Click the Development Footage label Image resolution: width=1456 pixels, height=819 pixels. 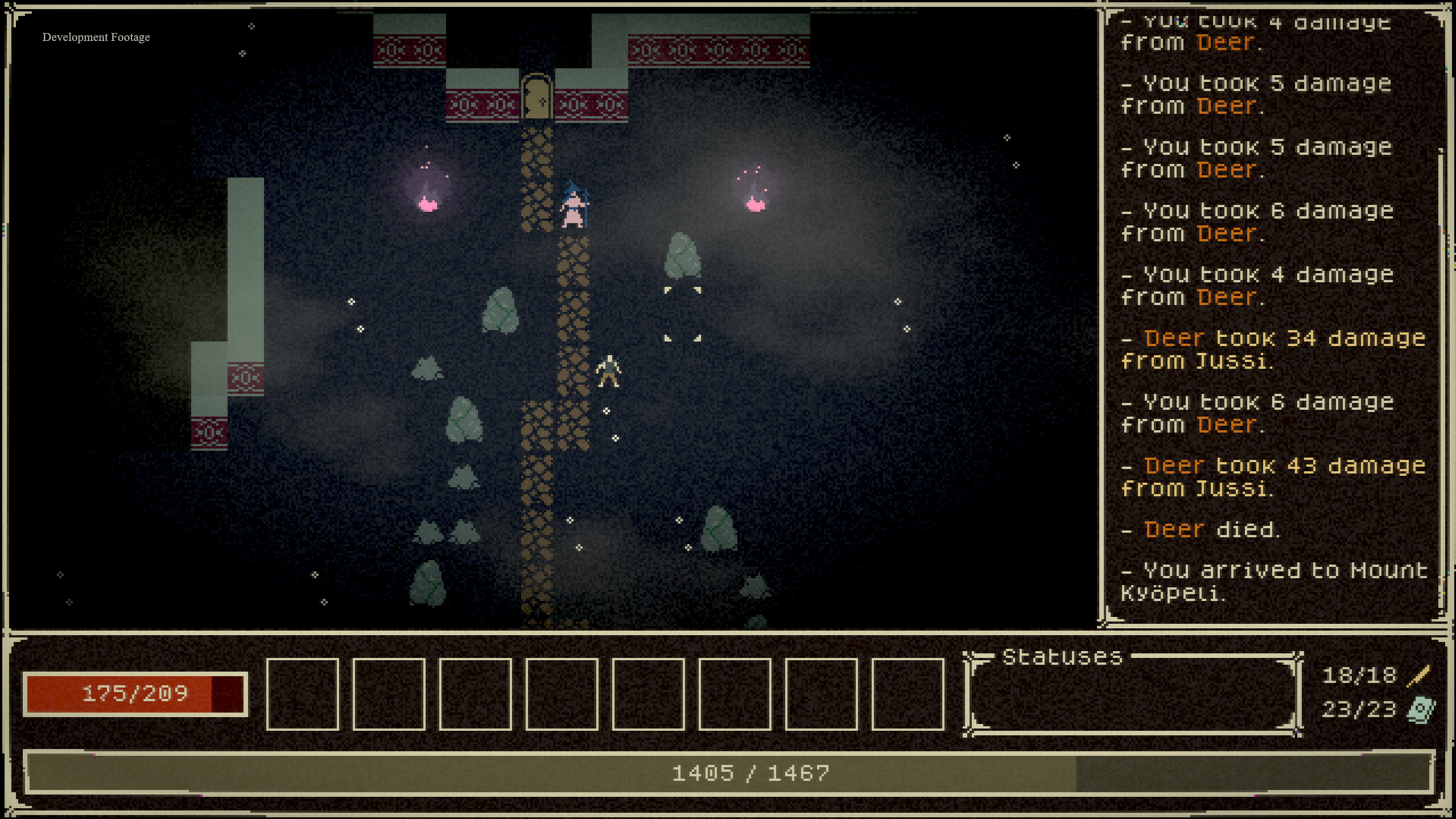tap(96, 37)
